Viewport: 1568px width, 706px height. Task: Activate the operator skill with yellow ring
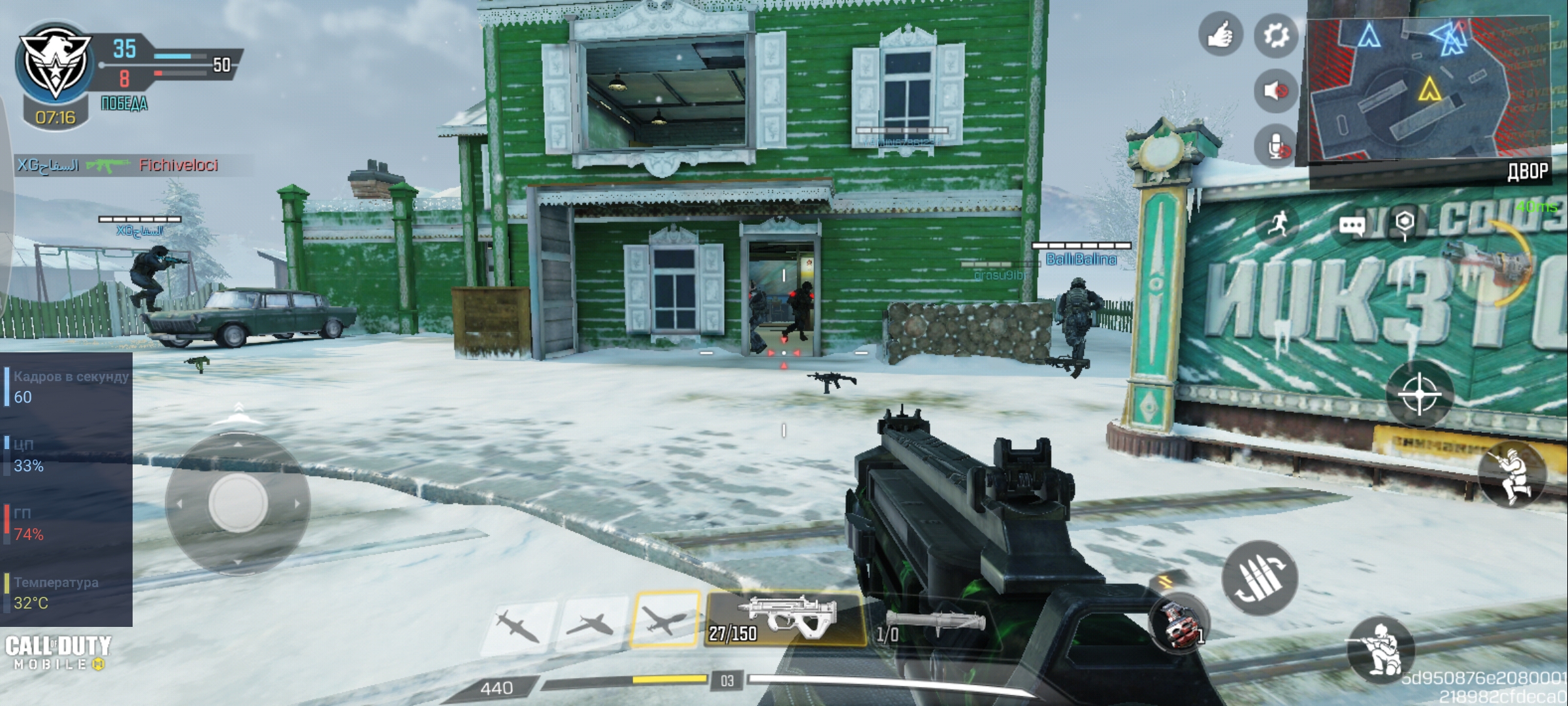(x=1496, y=261)
